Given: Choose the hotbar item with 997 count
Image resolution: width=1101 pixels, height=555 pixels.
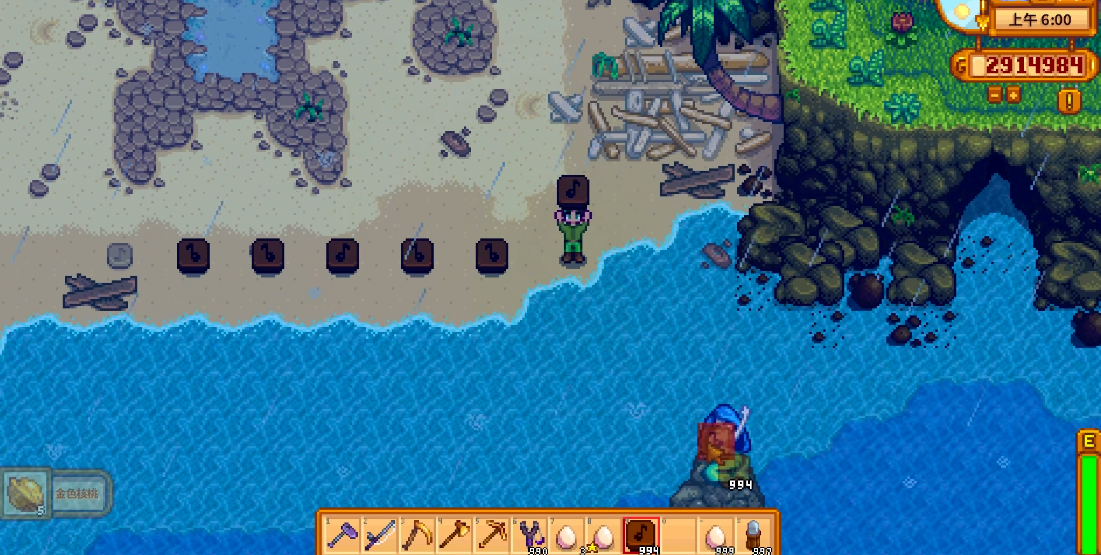Looking at the screenshot, I should (752, 533).
